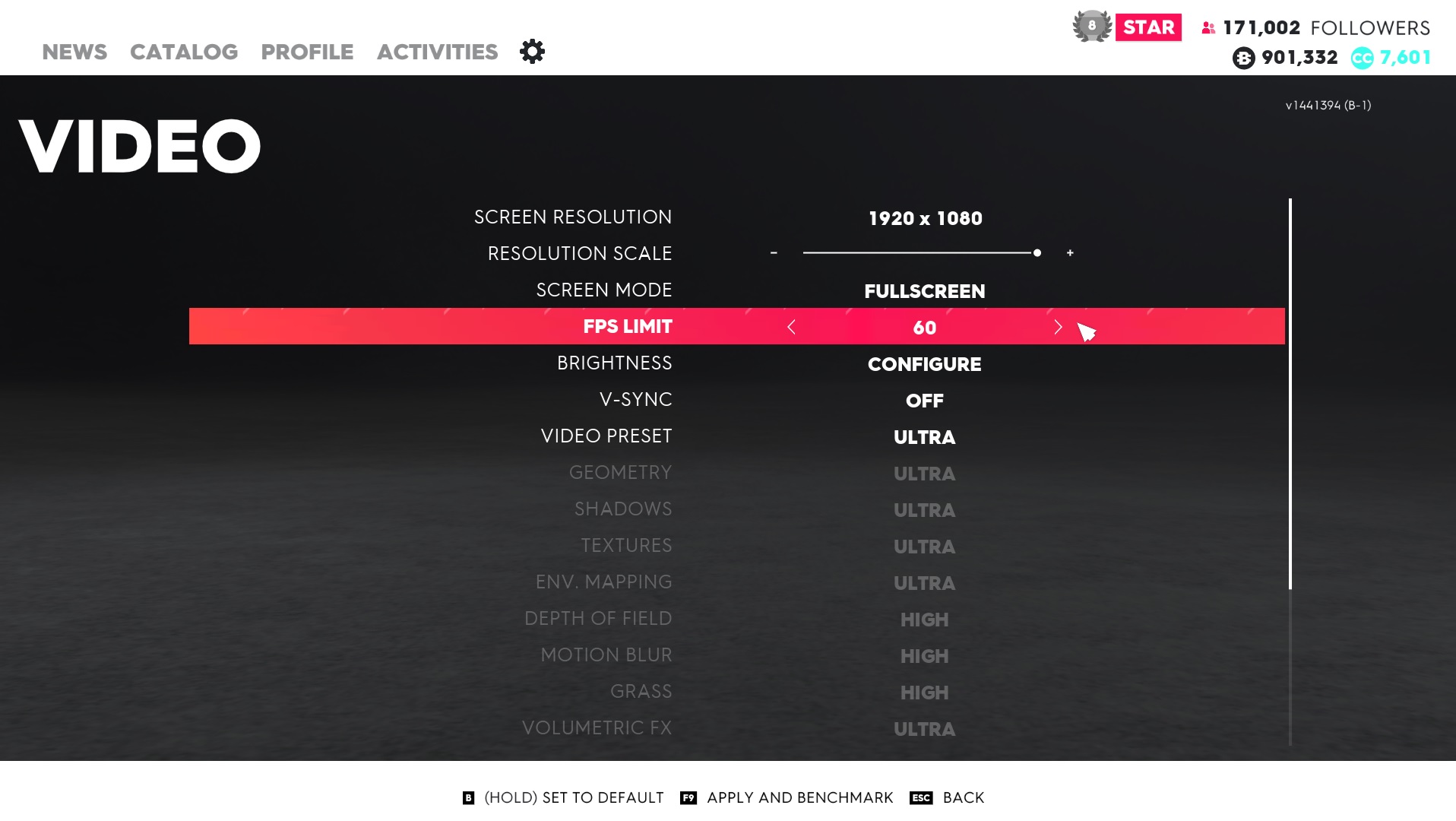The image size is (1456, 821).
Task: Switch to the Catalog tab
Action: point(184,52)
